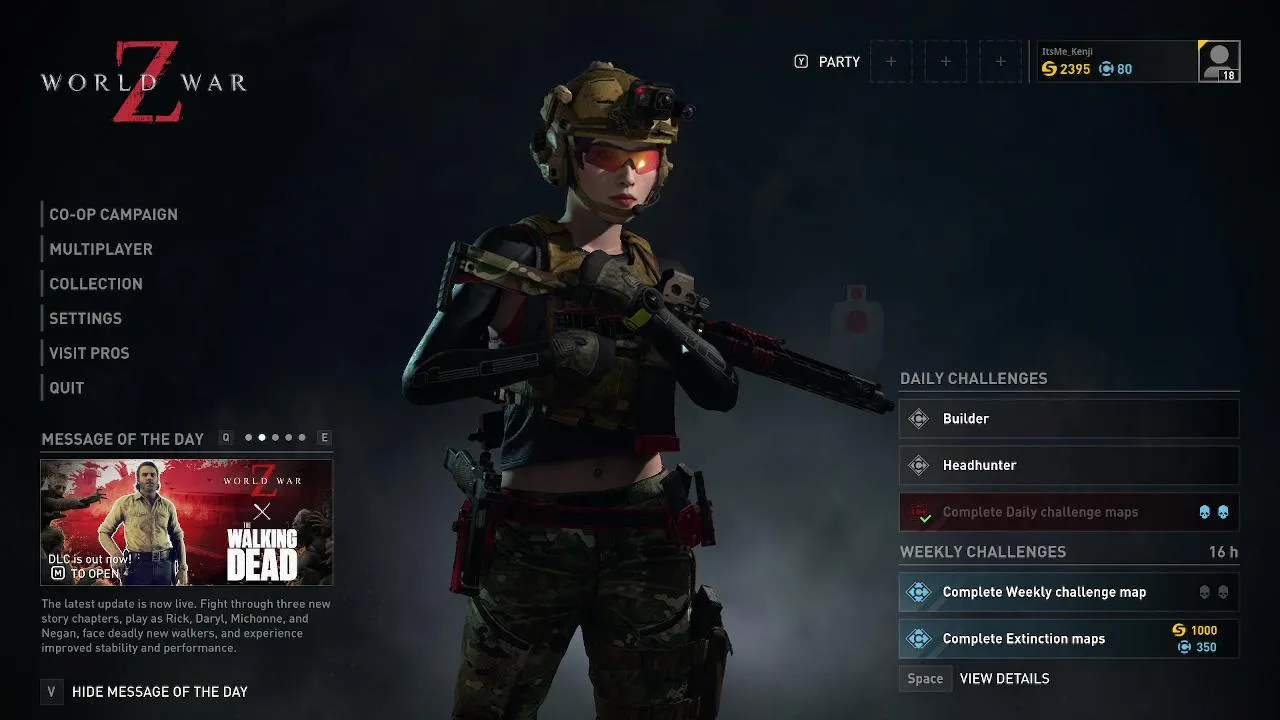View details of the challenges
Image resolution: width=1280 pixels, height=720 pixels.
point(1003,679)
